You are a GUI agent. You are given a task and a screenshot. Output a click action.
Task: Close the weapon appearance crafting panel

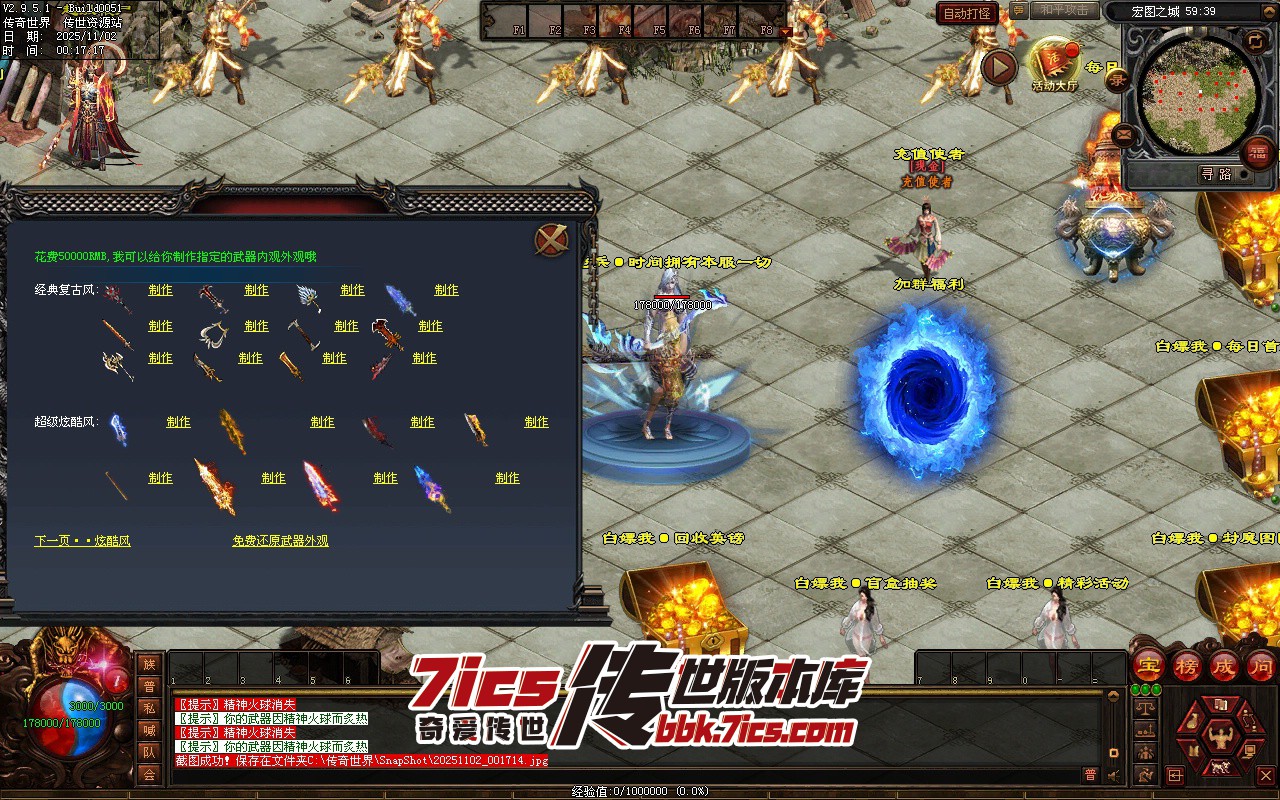coord(552,240)
